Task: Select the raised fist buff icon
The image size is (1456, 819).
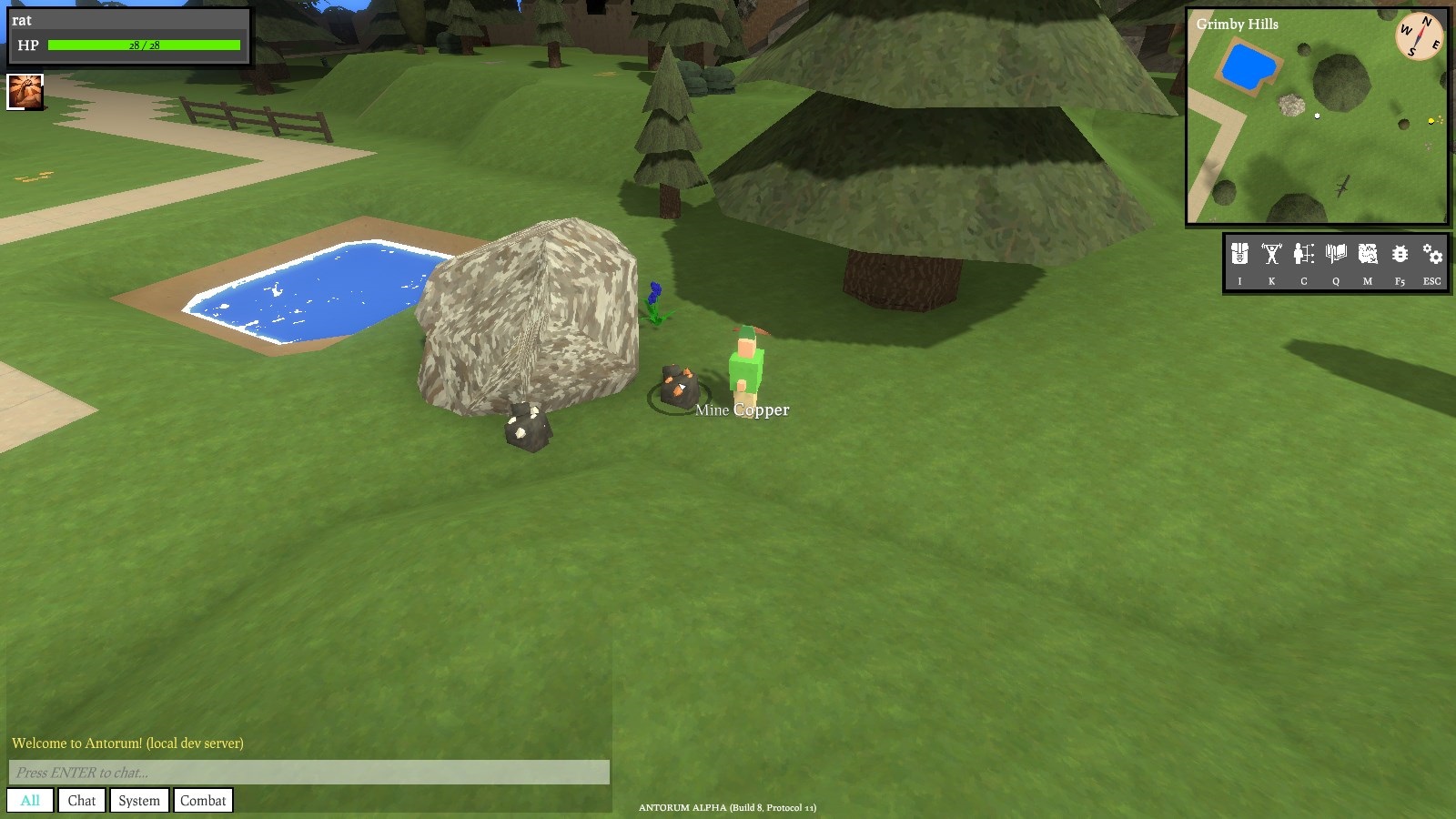Action: click(25, 92)
